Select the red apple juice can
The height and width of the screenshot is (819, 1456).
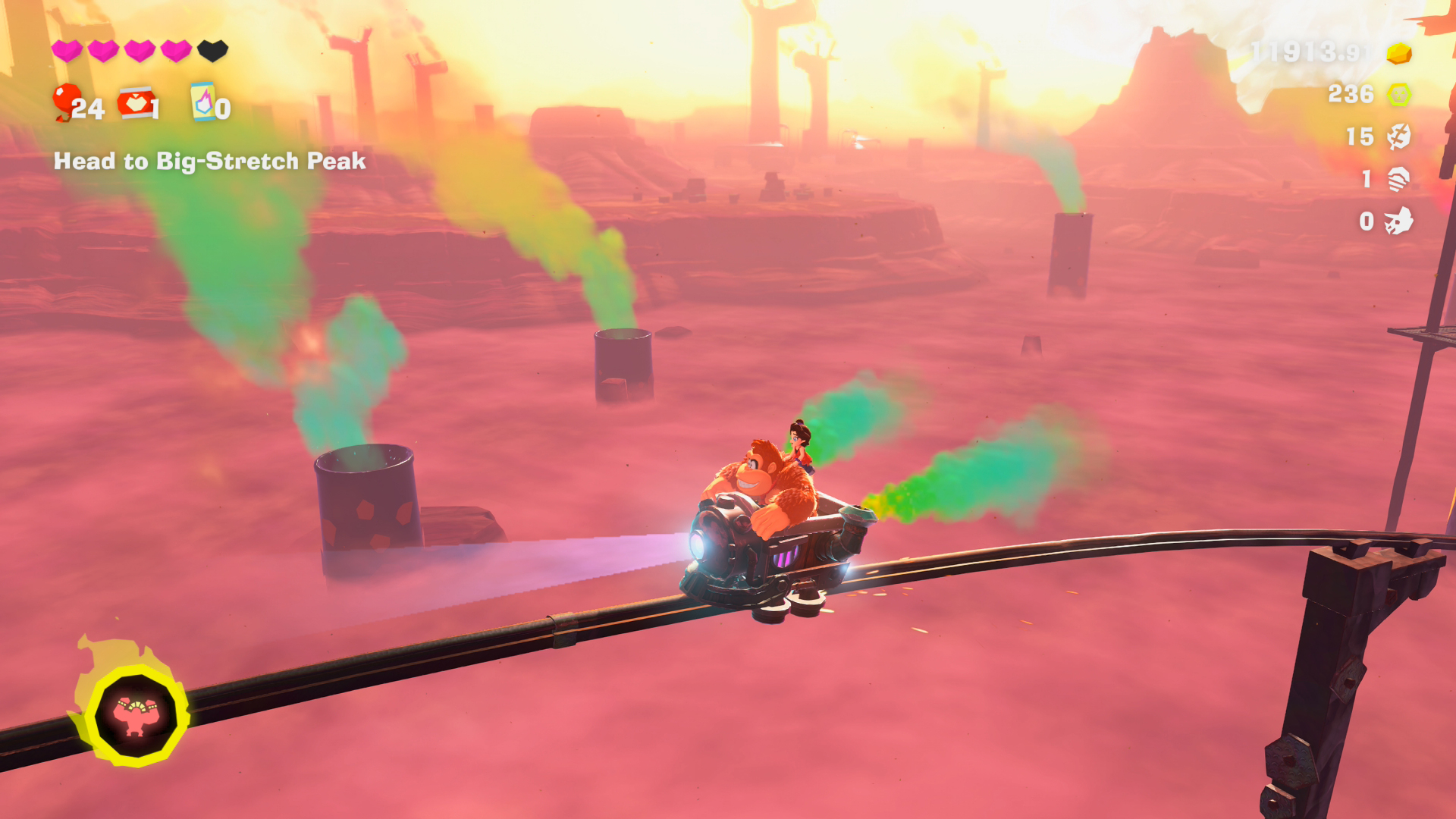point(136,103)
